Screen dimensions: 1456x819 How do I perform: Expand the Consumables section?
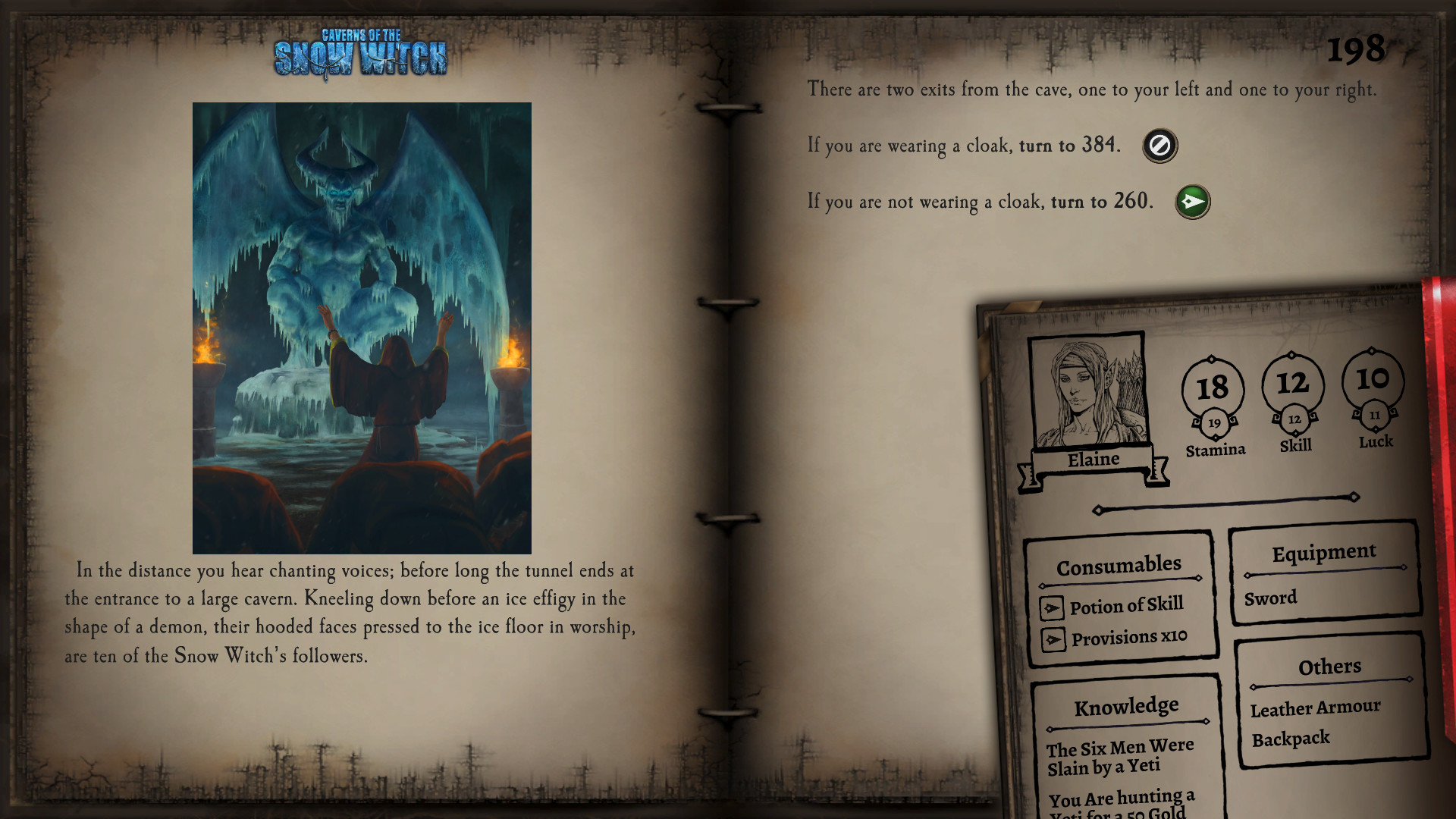(x=1119, y=564)
